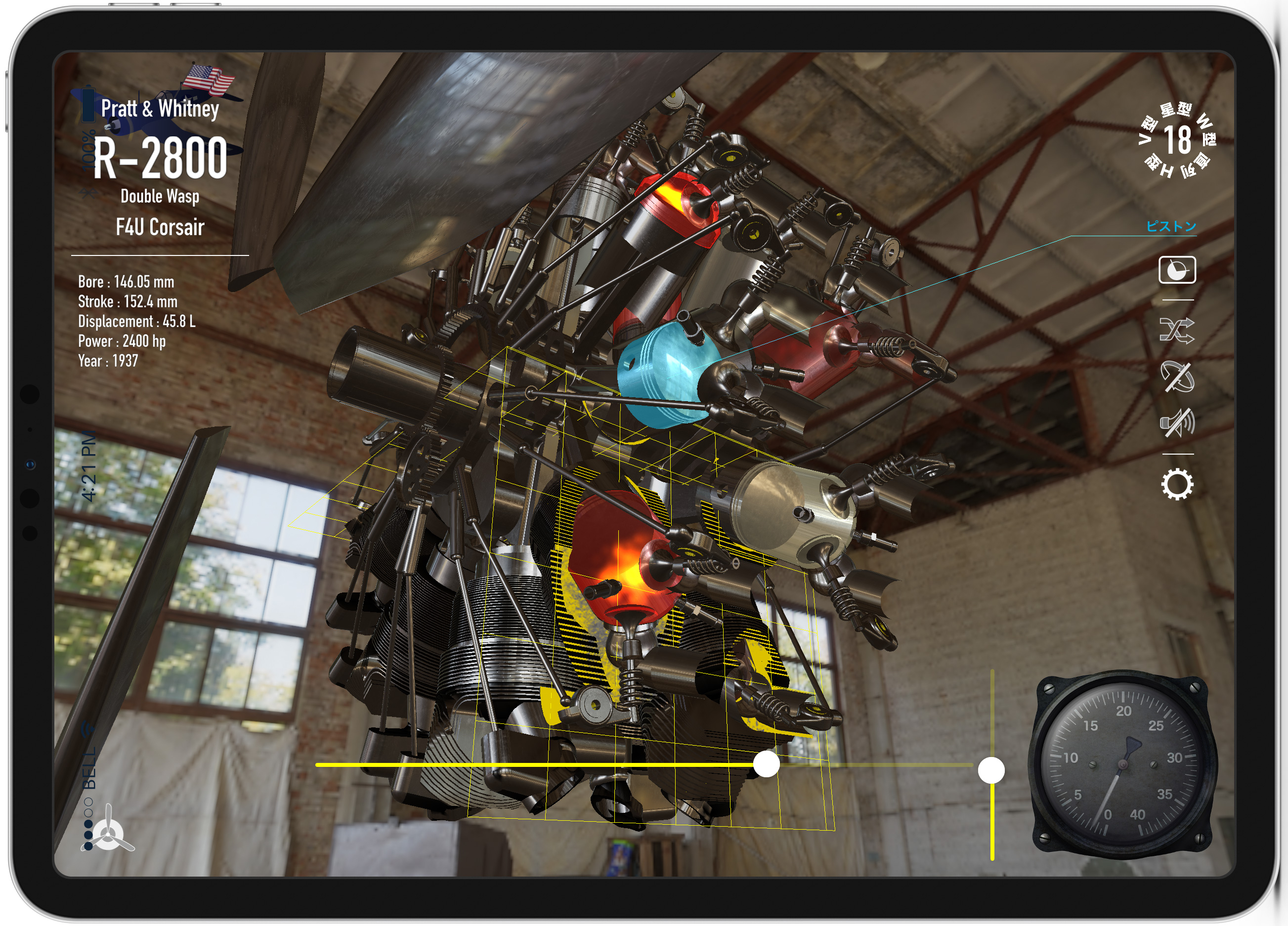Image resolution: width=1288 pixels, height=926 pixels.
Task: Click the horizontal yellow slider handle
Action: 766,764
